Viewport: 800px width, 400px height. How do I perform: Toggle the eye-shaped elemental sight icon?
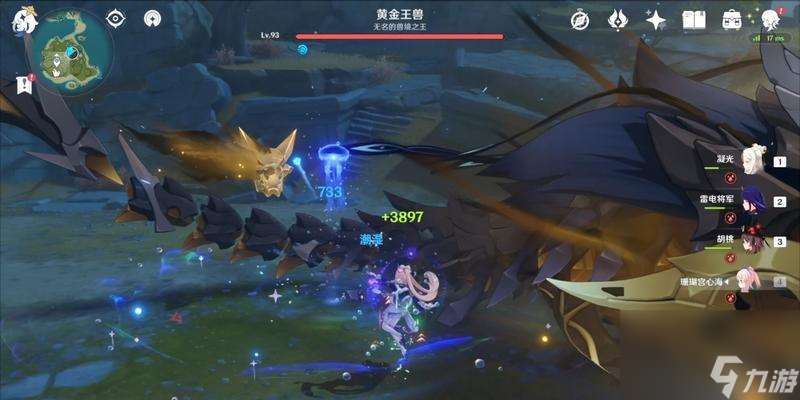[x=116, y=18]
